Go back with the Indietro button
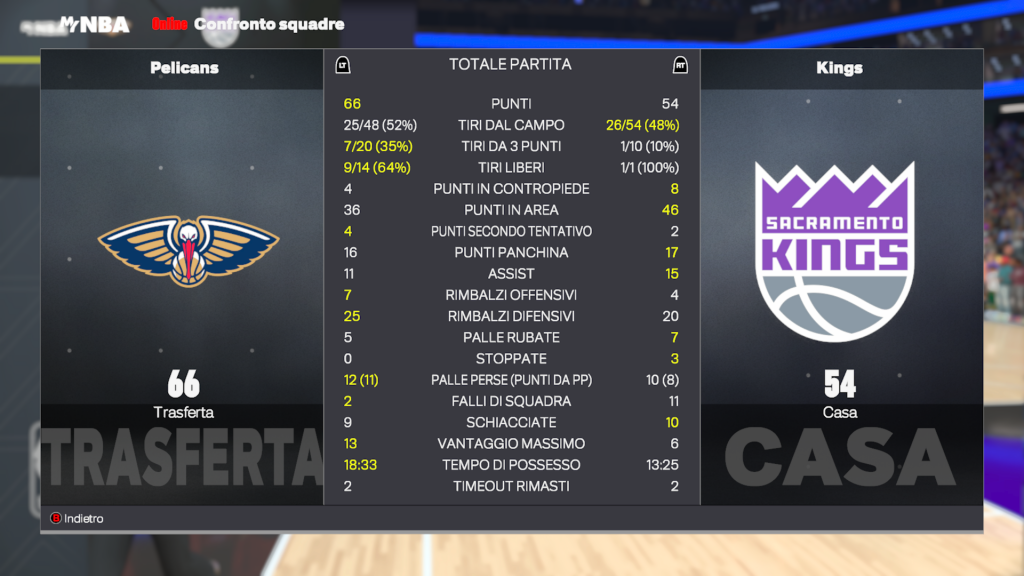 coord(77,519)
